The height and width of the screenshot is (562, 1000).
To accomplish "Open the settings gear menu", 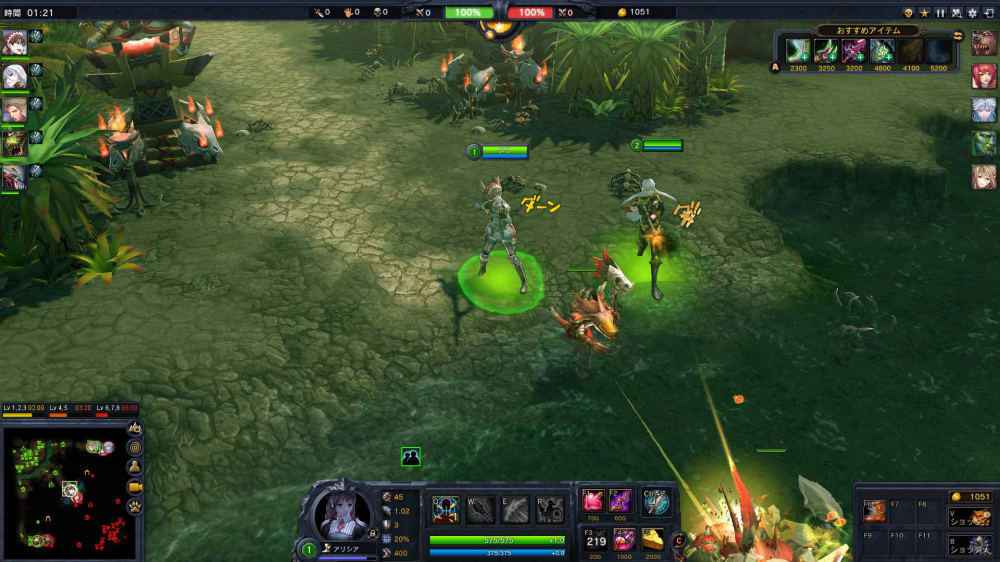I will click(972, 12).
